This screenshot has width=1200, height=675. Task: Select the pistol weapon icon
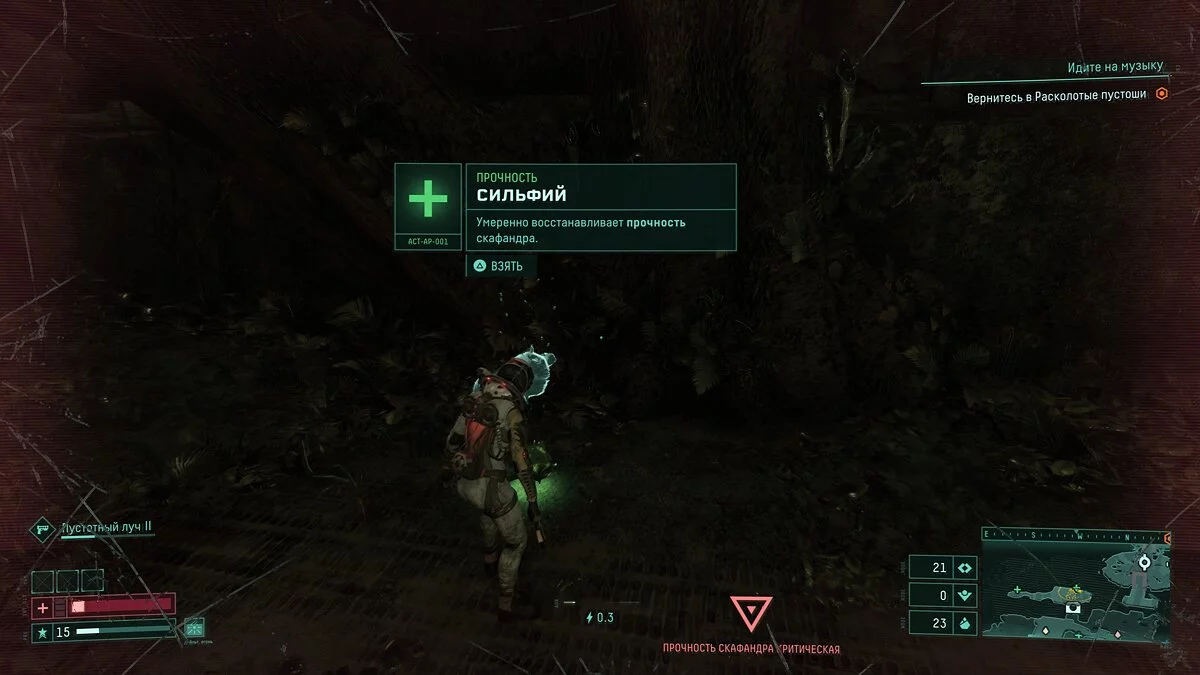(43, 527)
